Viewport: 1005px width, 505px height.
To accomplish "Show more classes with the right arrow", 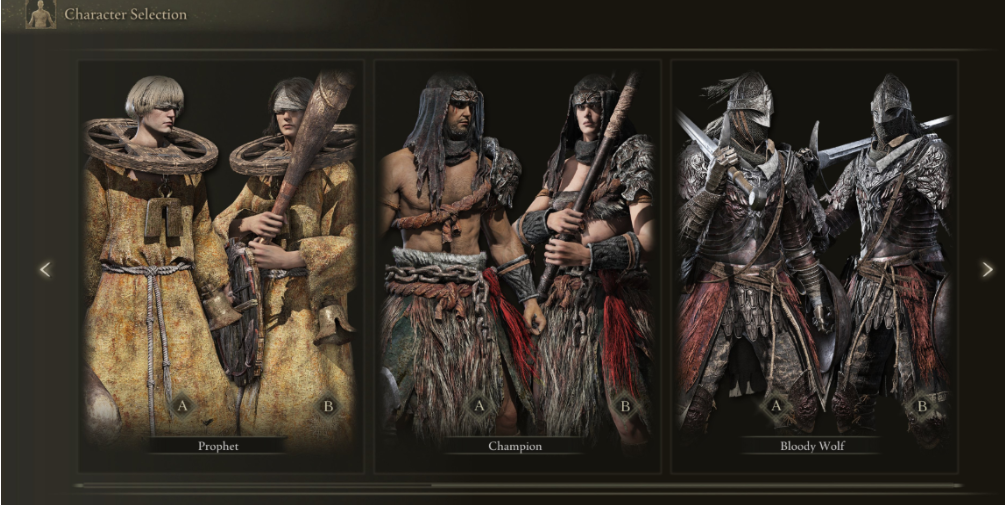I will pyautogui.click(x=987, y=269).
